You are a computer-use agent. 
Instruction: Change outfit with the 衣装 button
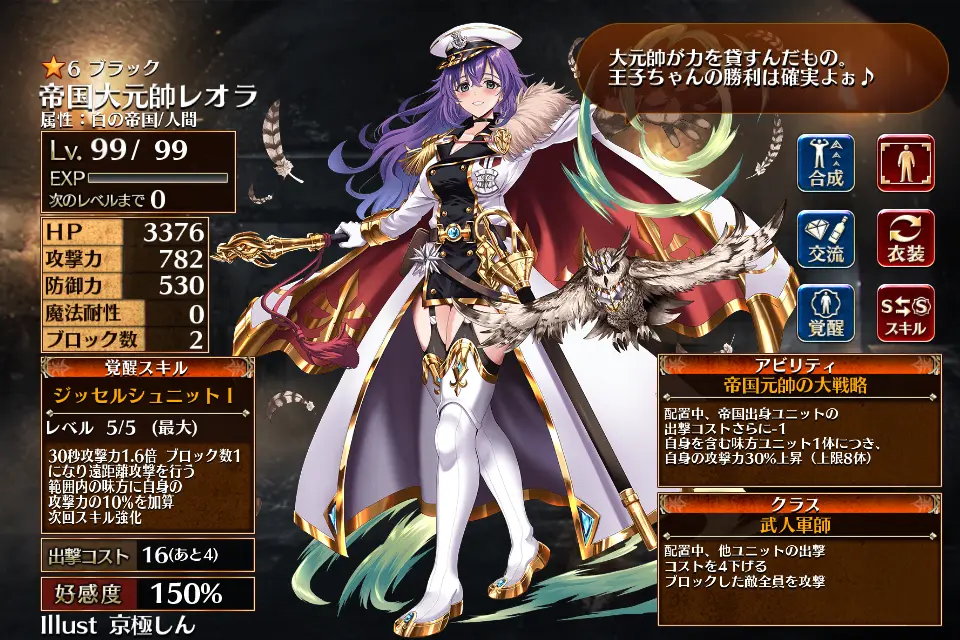[x=906, y=239]
